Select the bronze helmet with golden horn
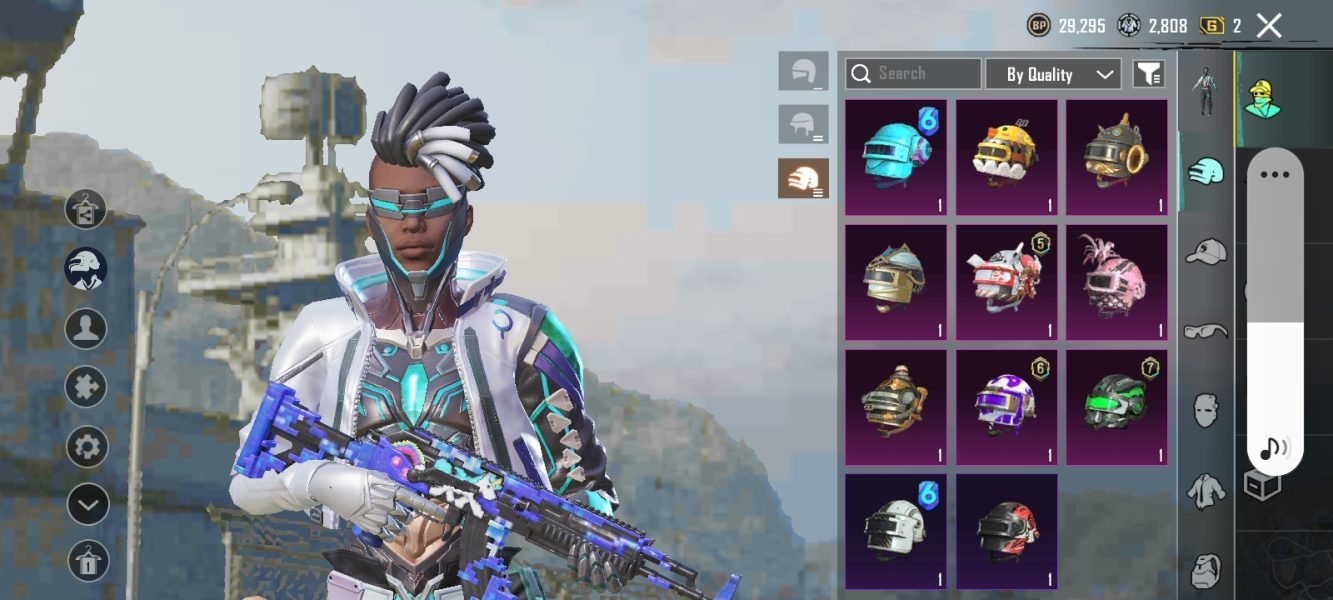This screenshot has height=600, width=1333. (x=1116, y=157)
